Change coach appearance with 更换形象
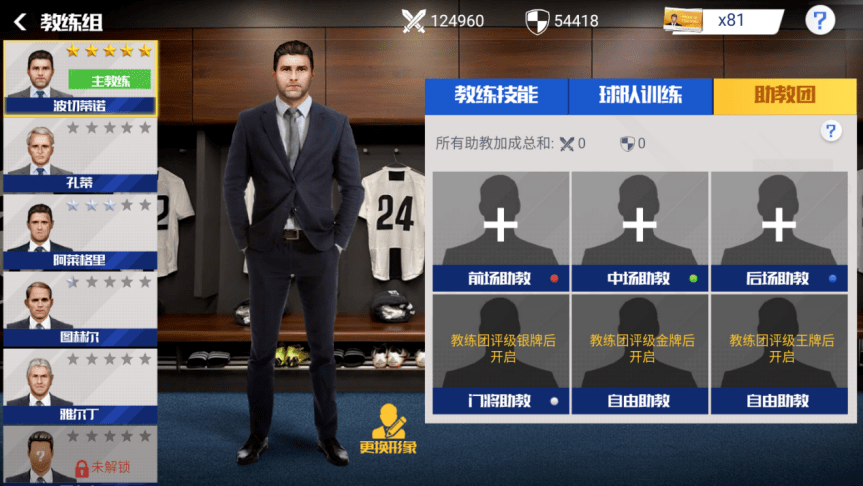 [x=388, y=430]
